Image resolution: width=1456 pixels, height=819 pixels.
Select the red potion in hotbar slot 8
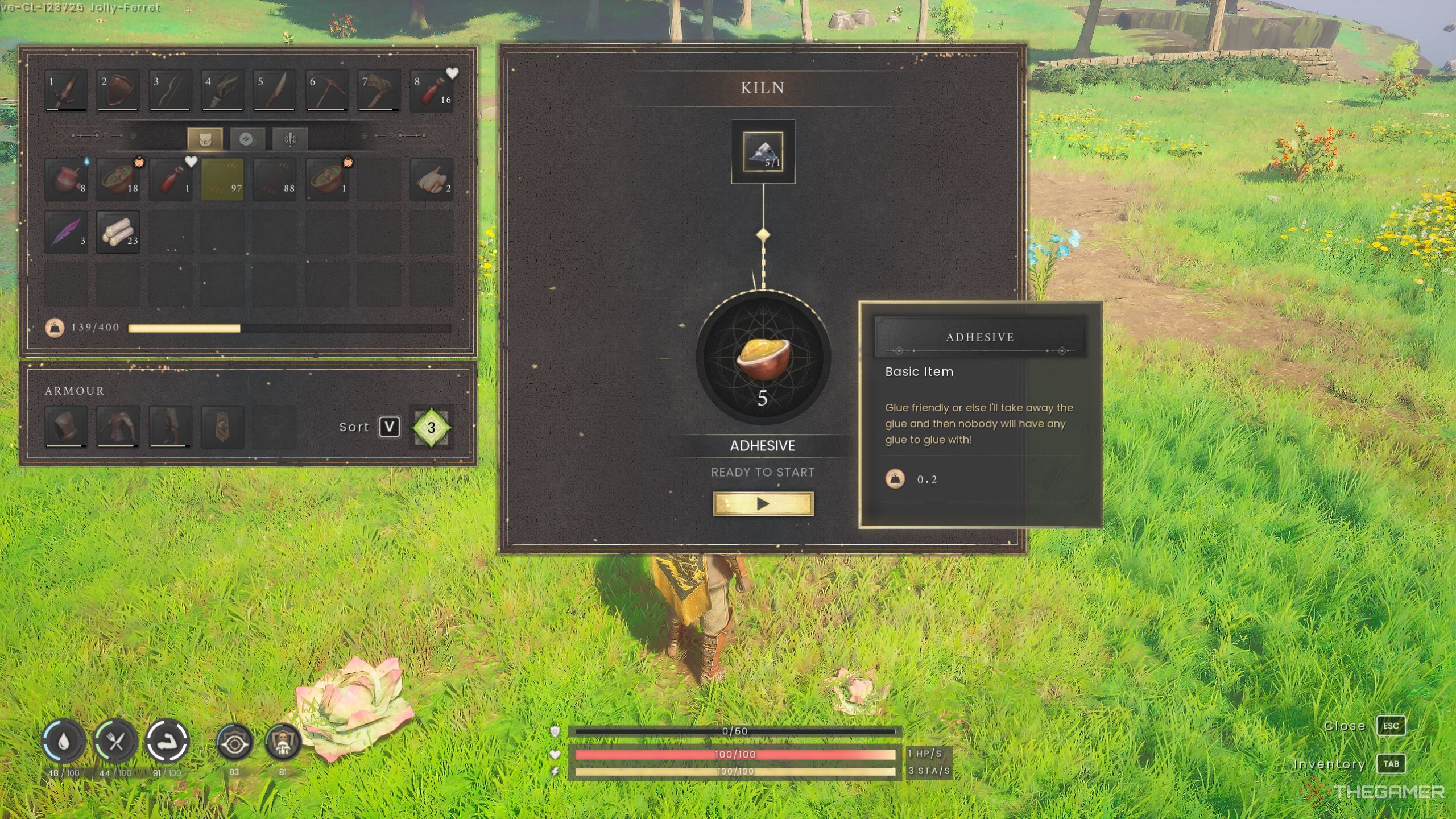pos(432,90)
